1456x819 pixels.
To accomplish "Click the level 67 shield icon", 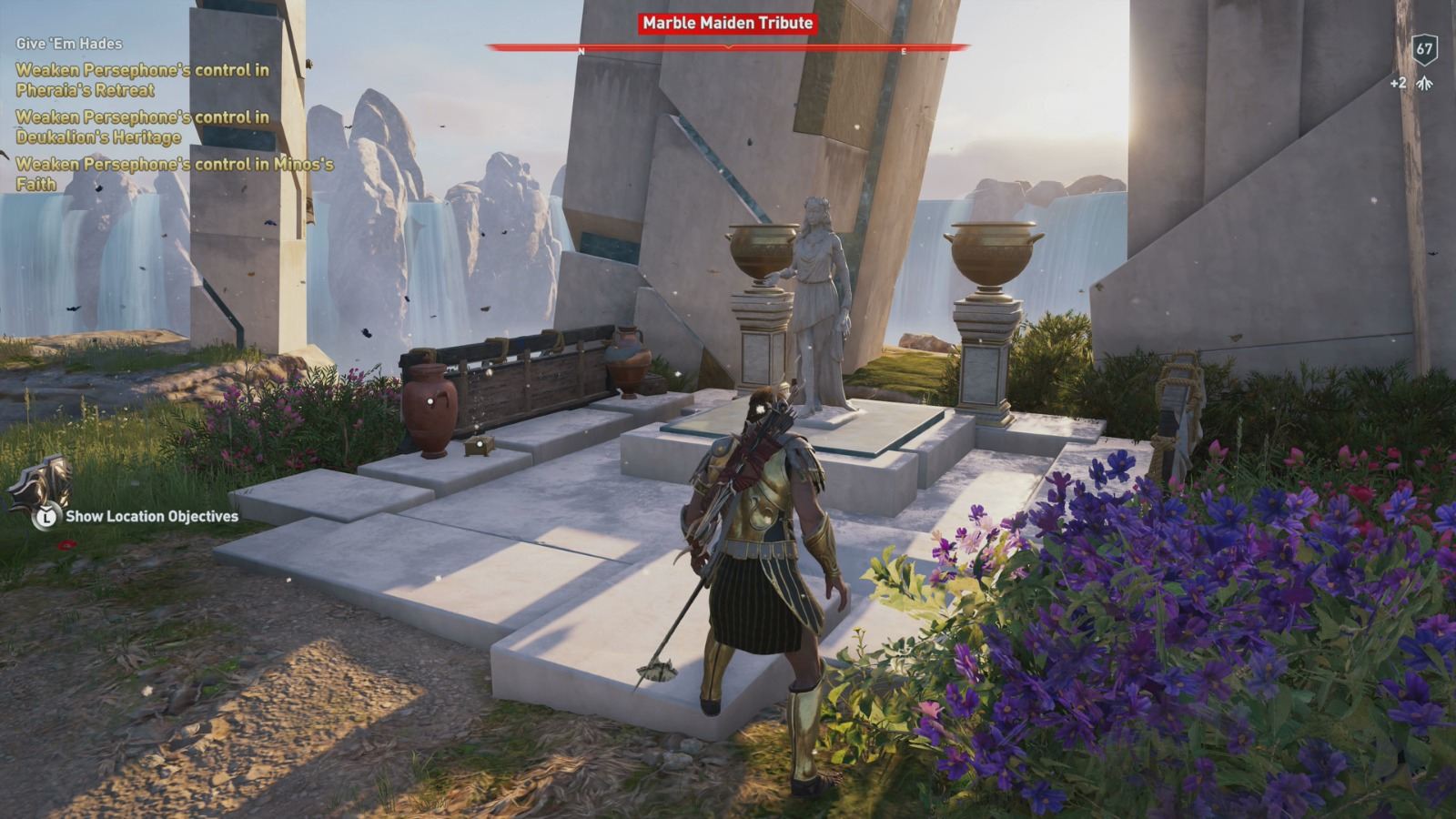I will coord(1424,49).
